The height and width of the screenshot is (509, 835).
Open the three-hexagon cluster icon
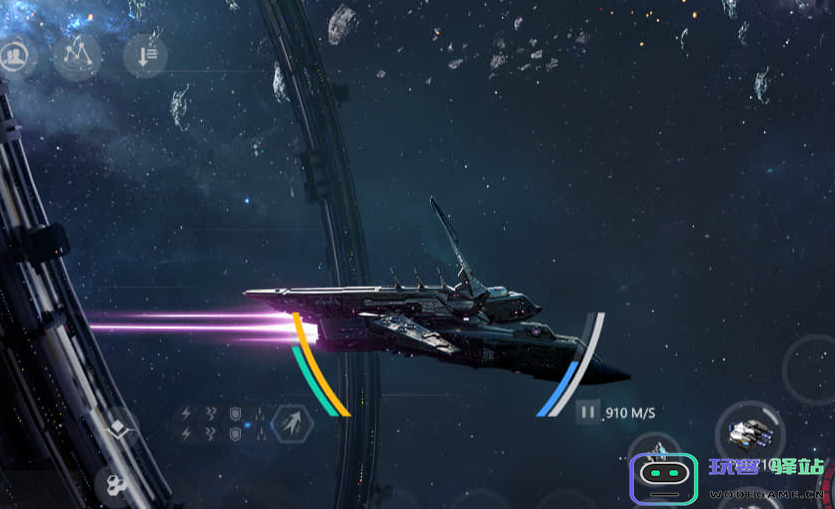115,486
